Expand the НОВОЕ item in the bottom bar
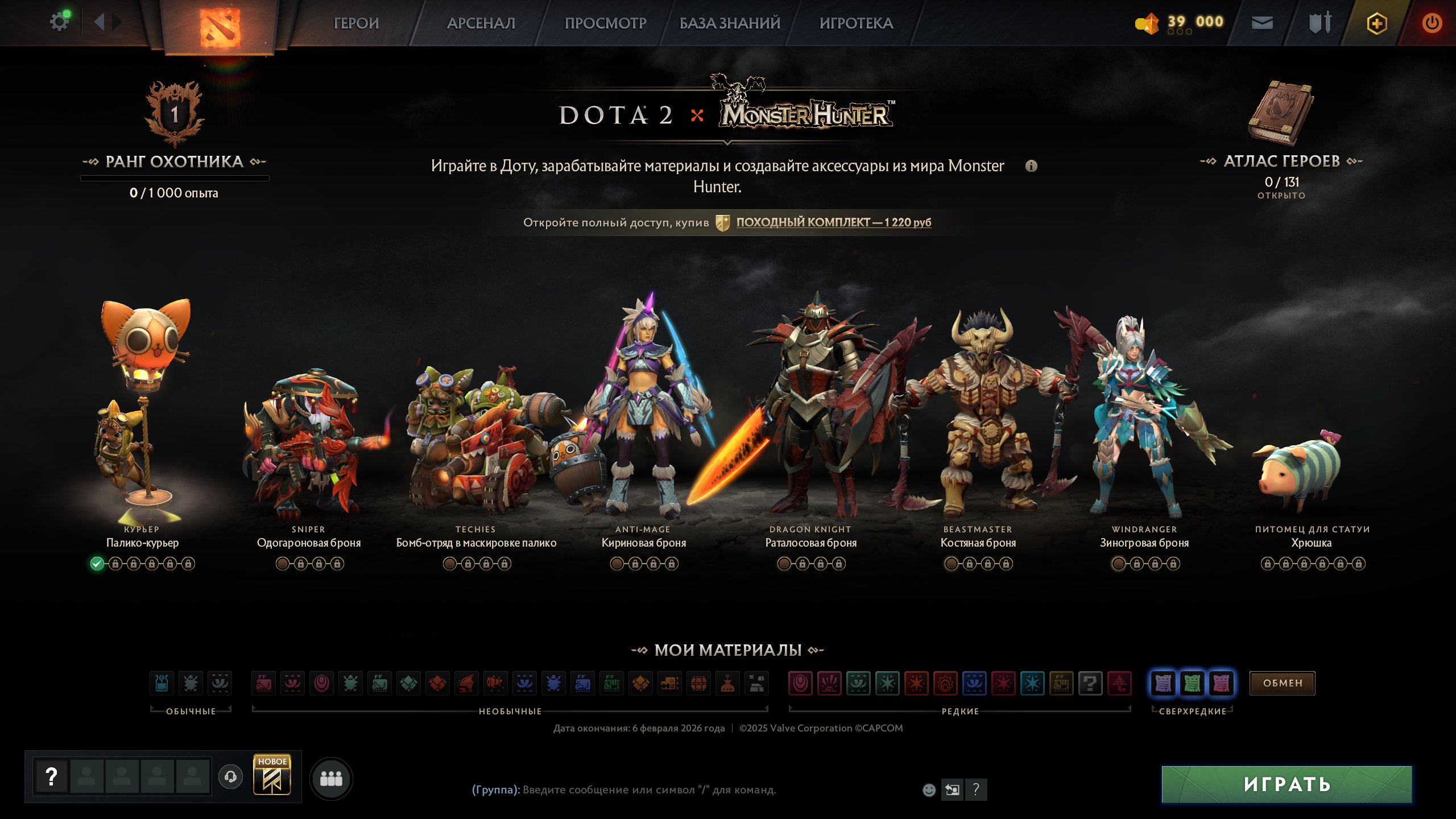Screen dimensions: 1456x819 (x=273, y=777)
